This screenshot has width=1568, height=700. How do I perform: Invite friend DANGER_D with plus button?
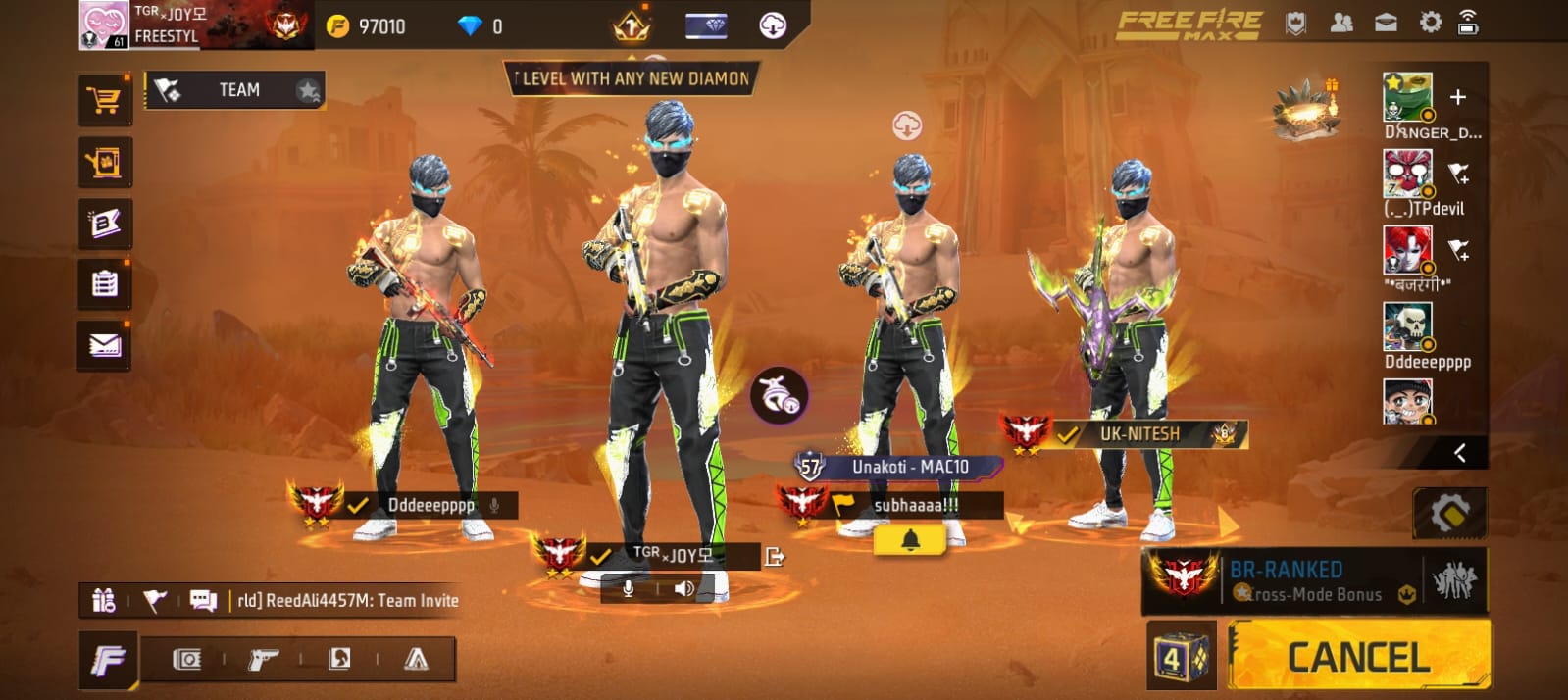(1458, 96)
